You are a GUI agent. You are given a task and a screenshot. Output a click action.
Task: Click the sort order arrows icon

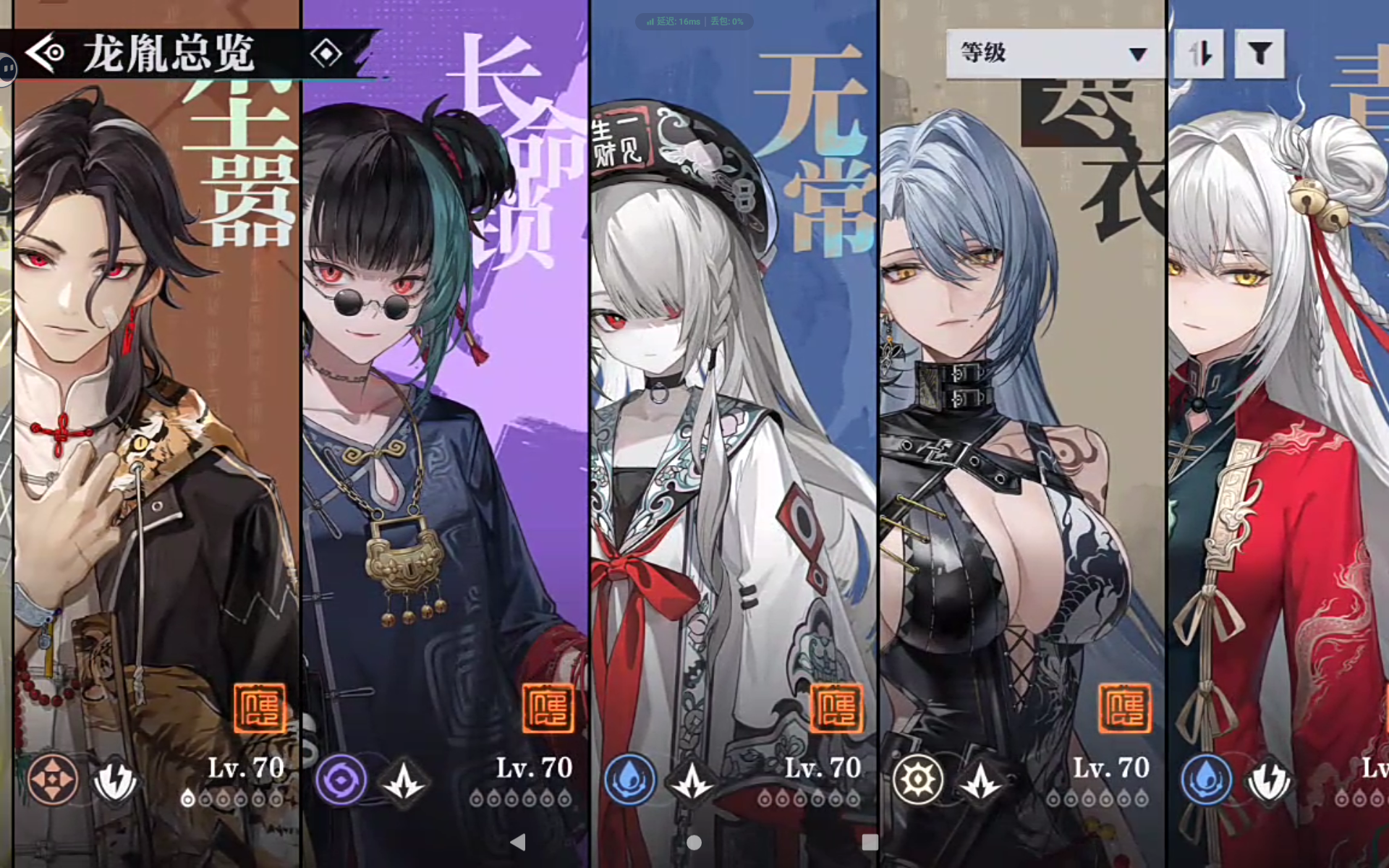(x=1198, y=54)
